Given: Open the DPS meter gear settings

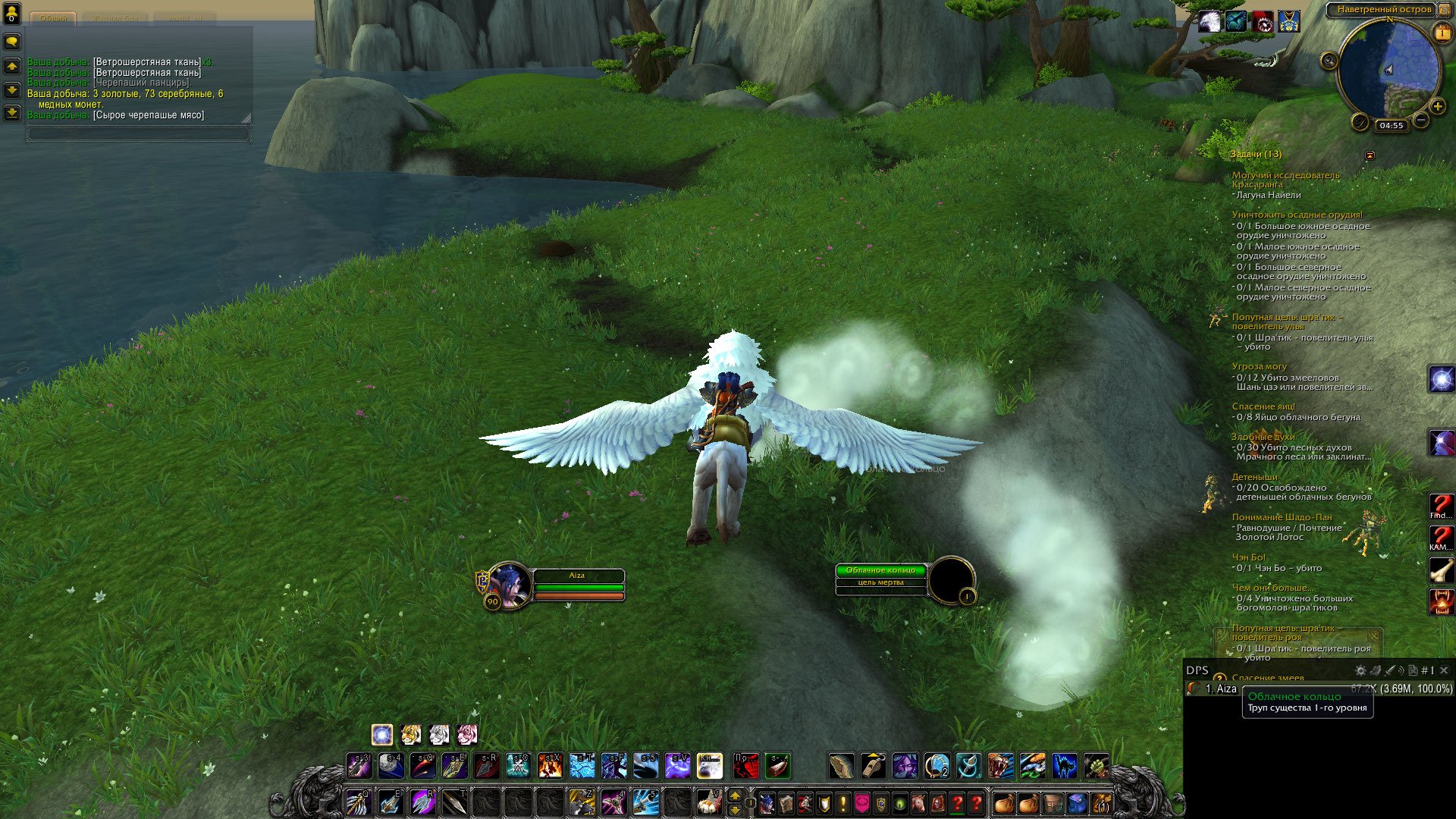Looking at the screenshot, I should coord(1360,670).
